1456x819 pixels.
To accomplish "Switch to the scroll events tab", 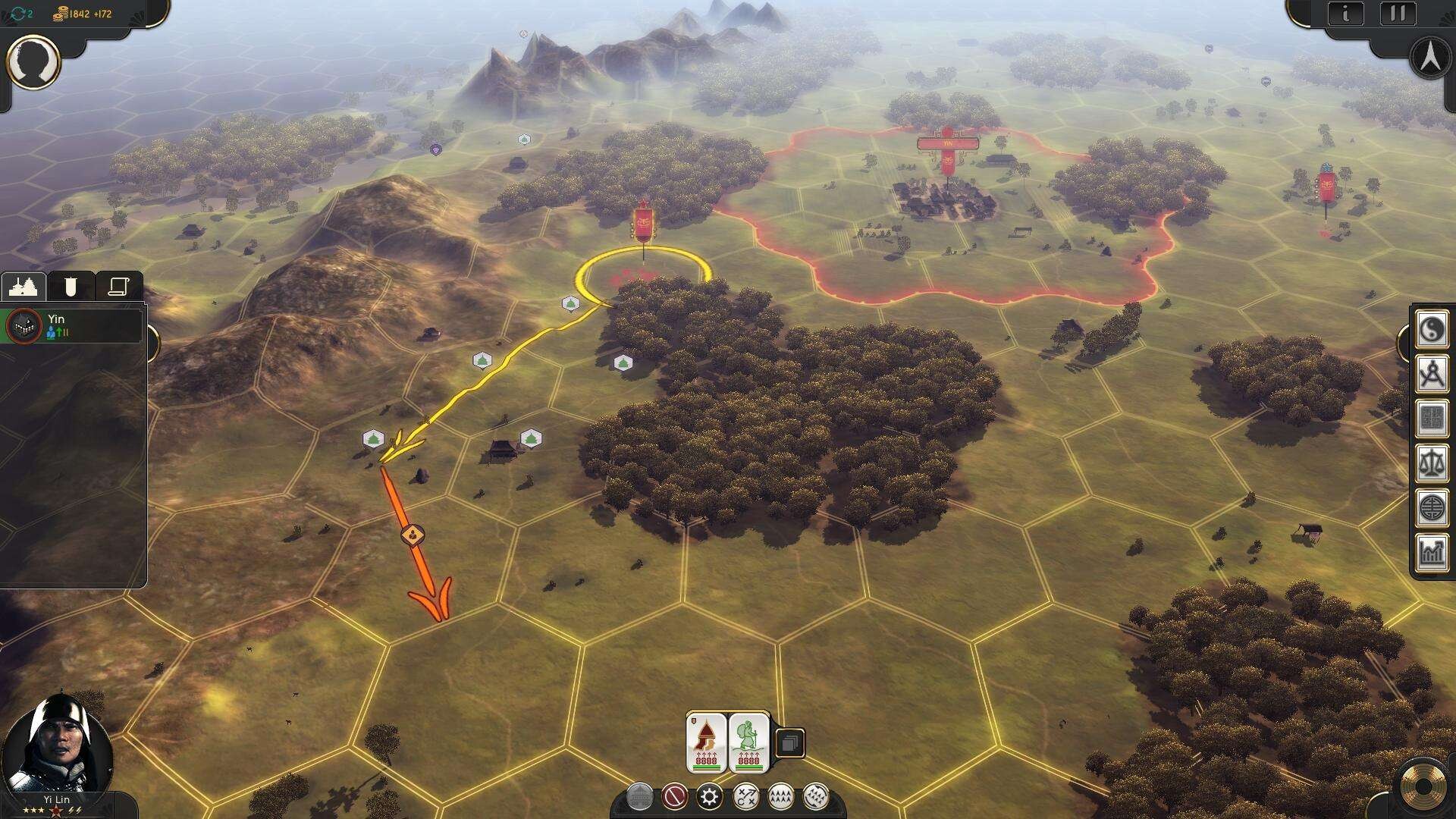I will 118,287.
